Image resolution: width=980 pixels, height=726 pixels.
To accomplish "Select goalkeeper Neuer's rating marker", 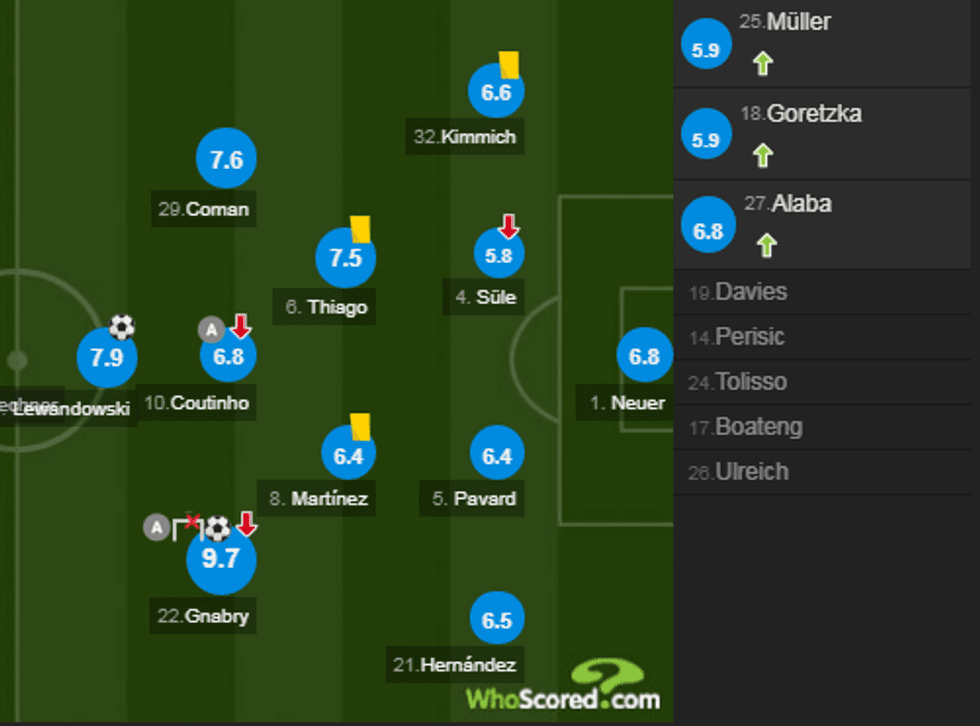I will (645, 355).
